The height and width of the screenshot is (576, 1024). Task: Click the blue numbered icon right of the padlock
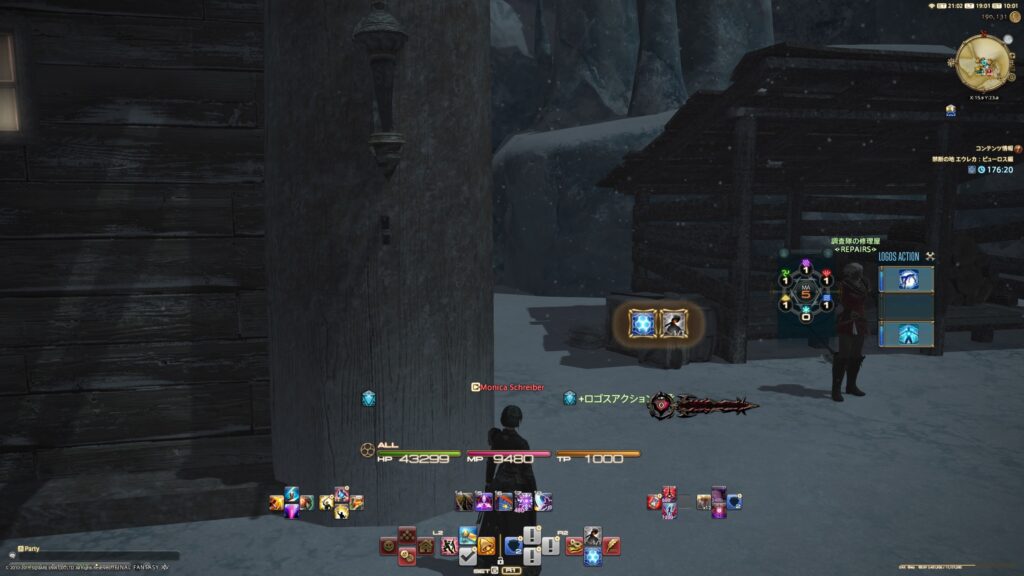513,545
